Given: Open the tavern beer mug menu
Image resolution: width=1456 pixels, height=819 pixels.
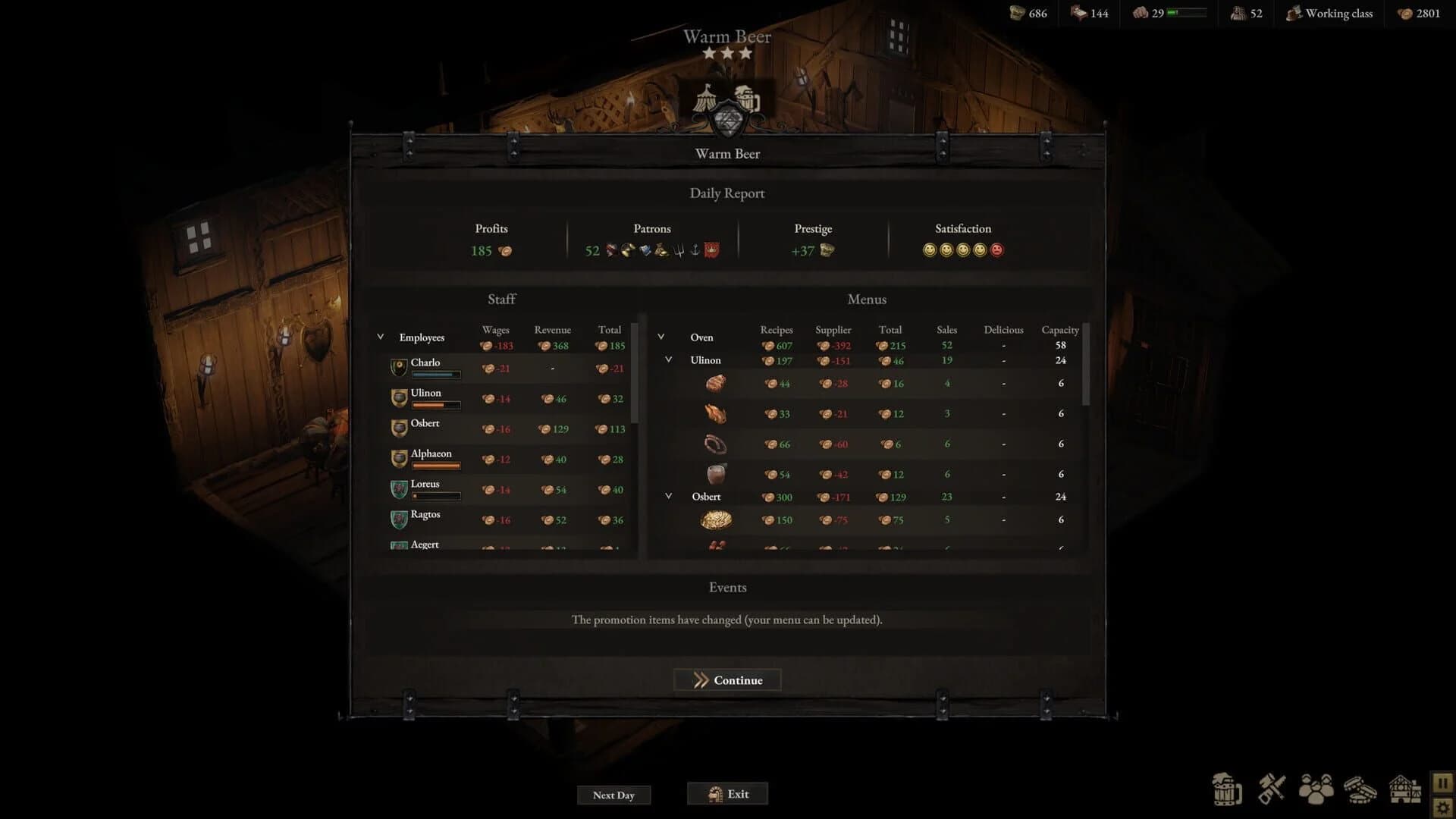Looking at the screenshot, I should pyautogui.click(x=1228, y=790).
